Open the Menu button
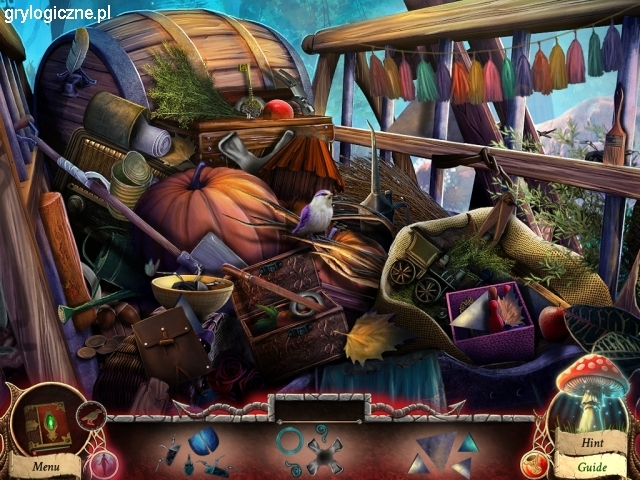The width and height of the screenshot is (640, 480). point(45,466)
